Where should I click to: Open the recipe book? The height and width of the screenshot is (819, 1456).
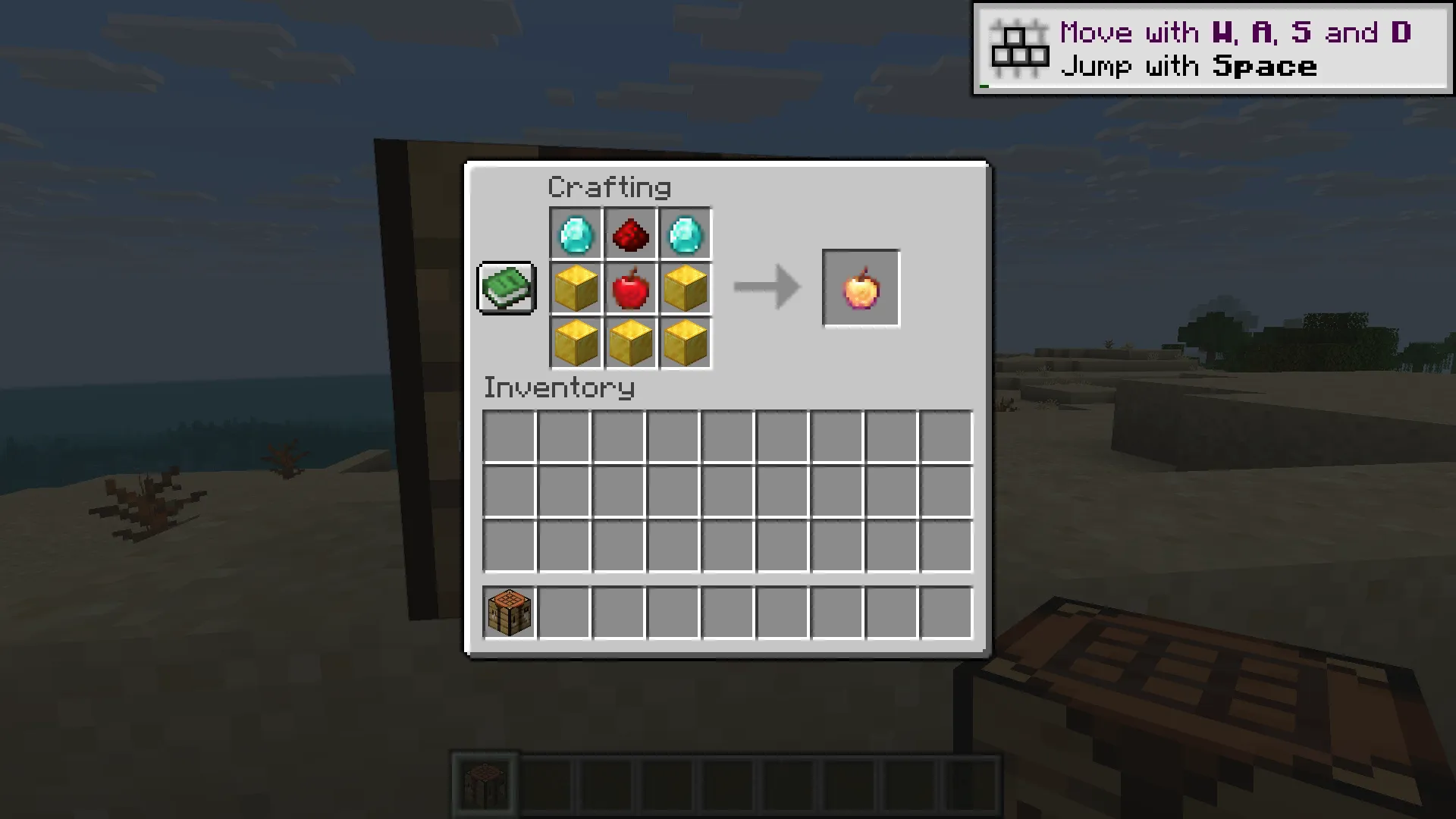click(x=506, y=288)
